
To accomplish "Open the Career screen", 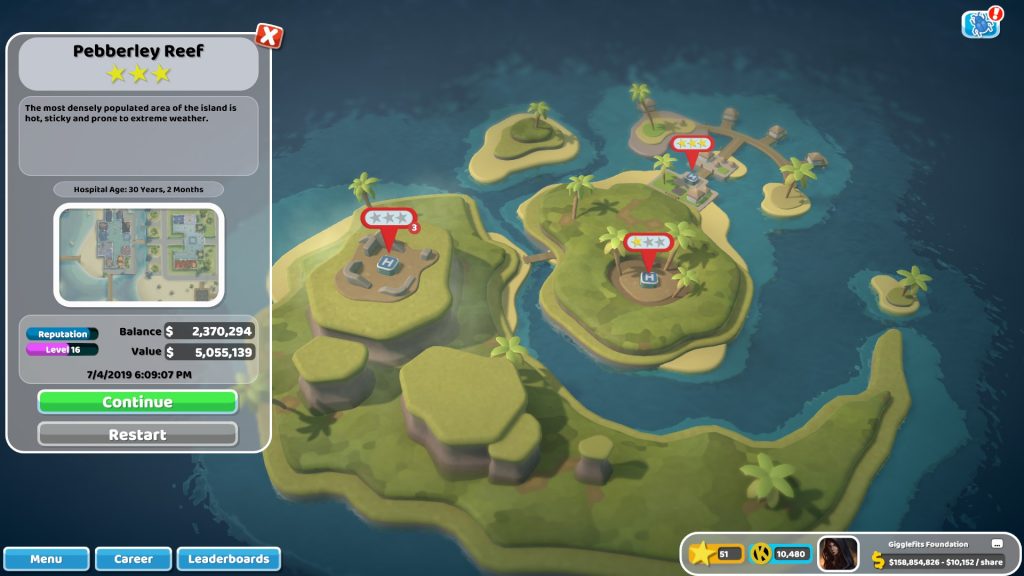I will (x=133, y=559).
